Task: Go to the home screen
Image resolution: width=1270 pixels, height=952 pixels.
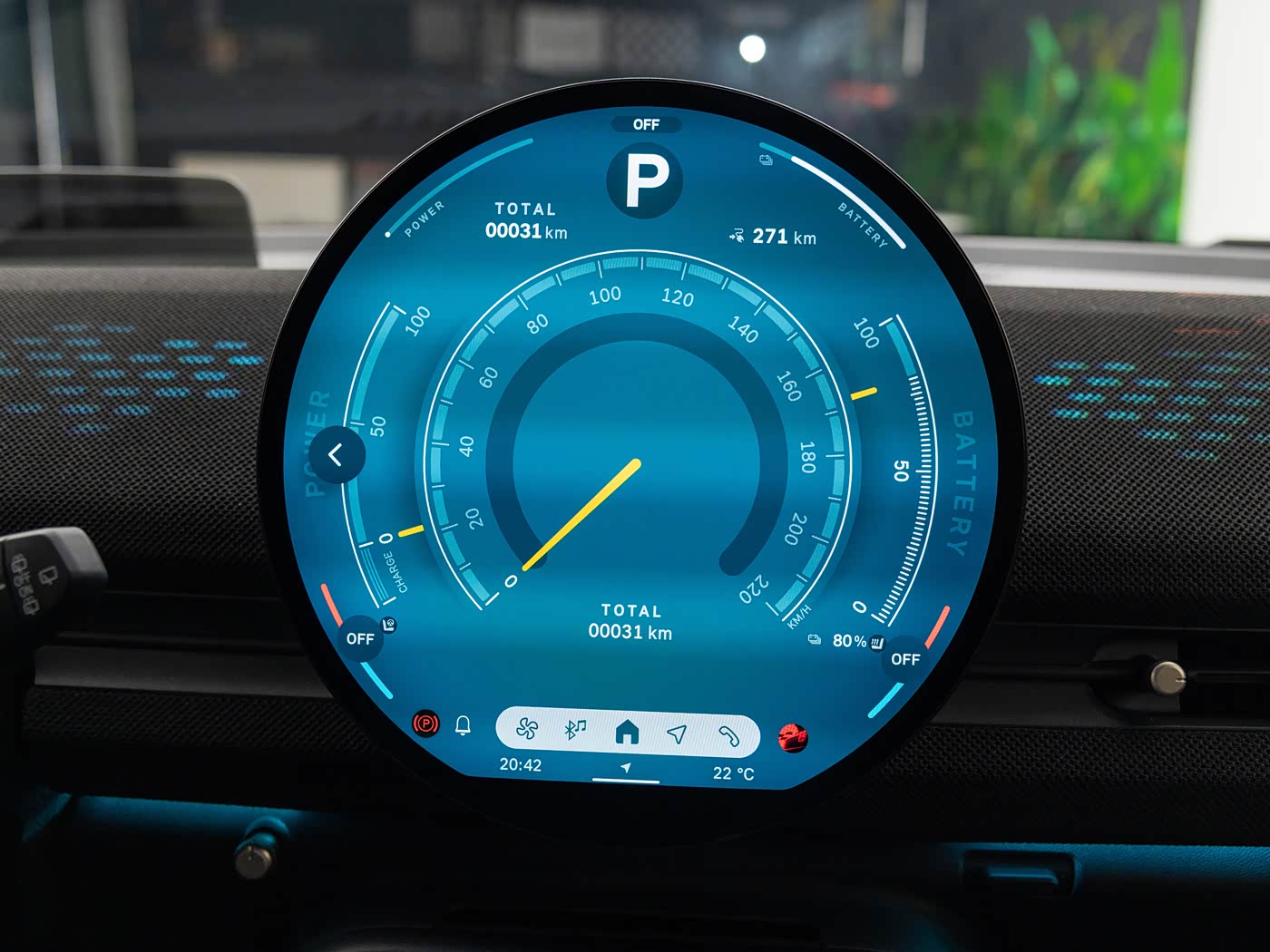Action: (x=627, y=732)
